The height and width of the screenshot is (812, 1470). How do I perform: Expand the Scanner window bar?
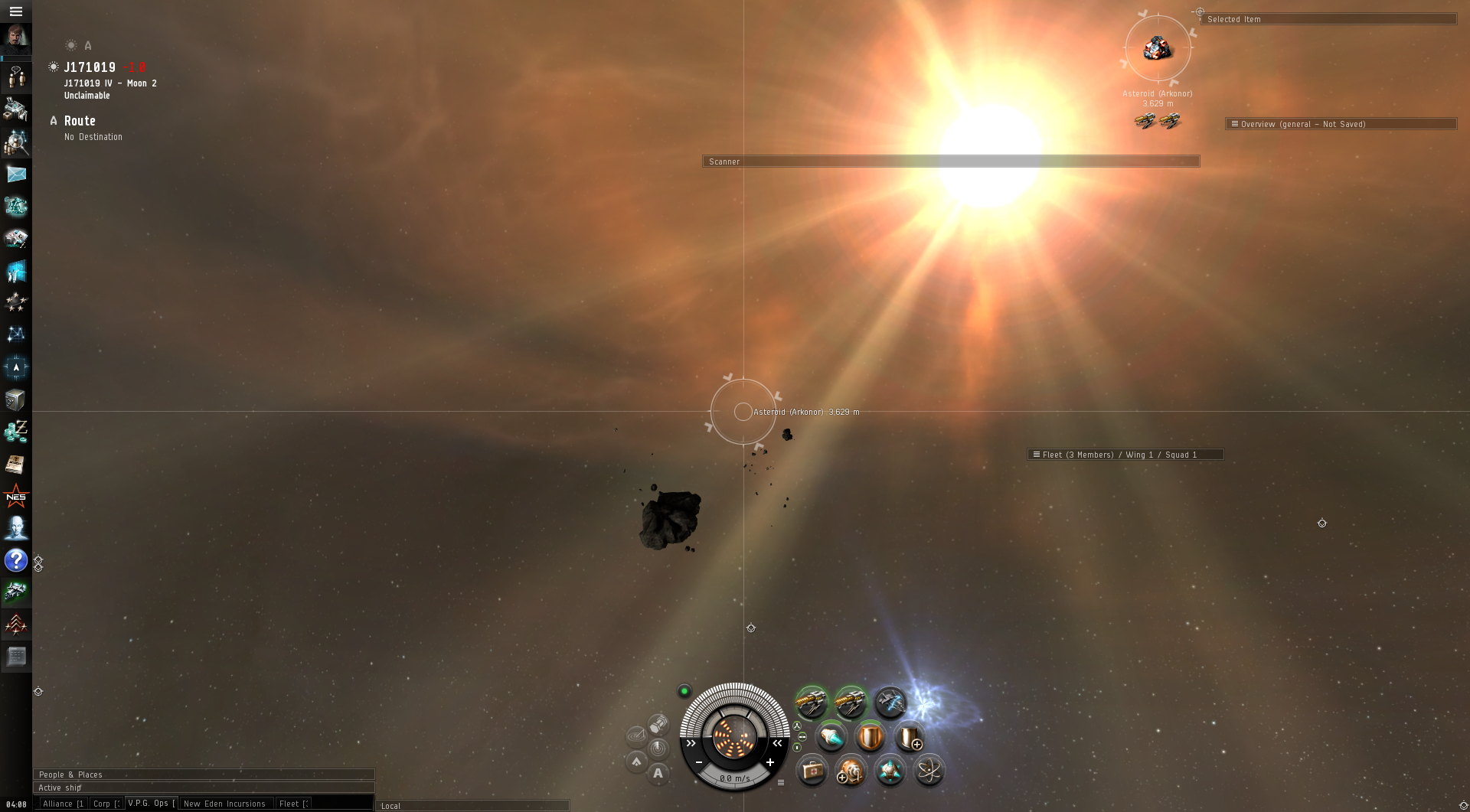(x=950, y=161)
